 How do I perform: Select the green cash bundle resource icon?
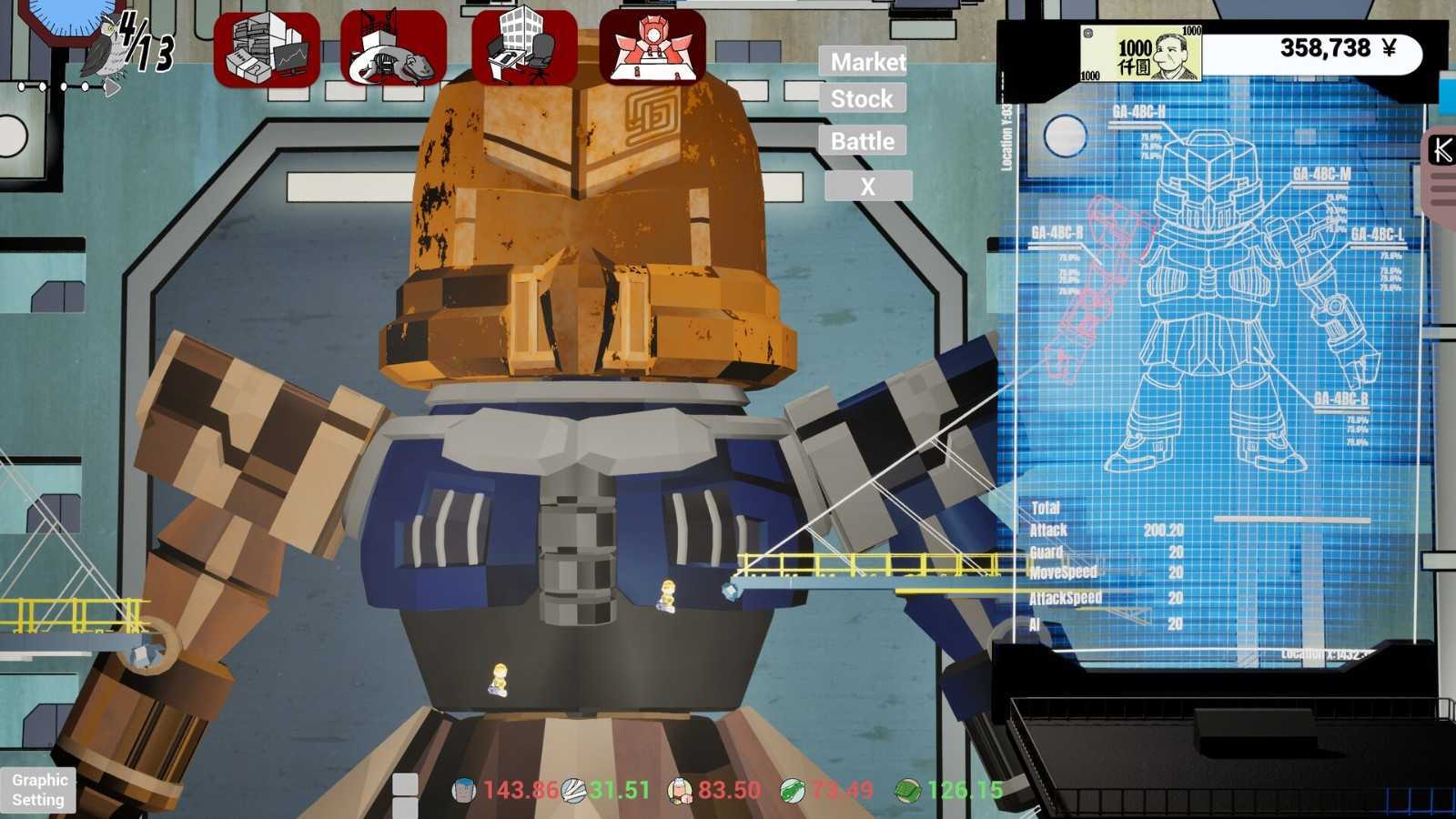point(906,791)
